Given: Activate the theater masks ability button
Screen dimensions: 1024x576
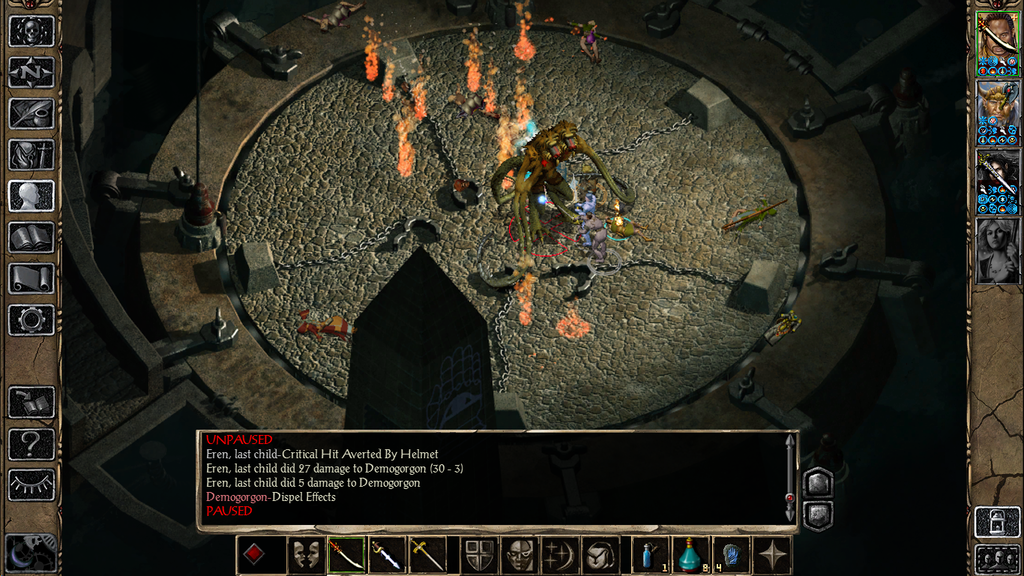Looking at the screenshot, I should click(x=305, y=554).
